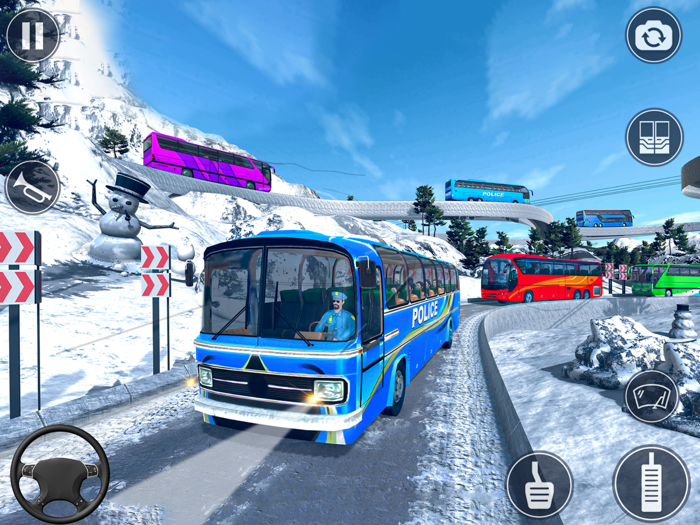Open the bus doors
Image resolution: width=700 pixels, height=525 pixels.
pos(654,137)
